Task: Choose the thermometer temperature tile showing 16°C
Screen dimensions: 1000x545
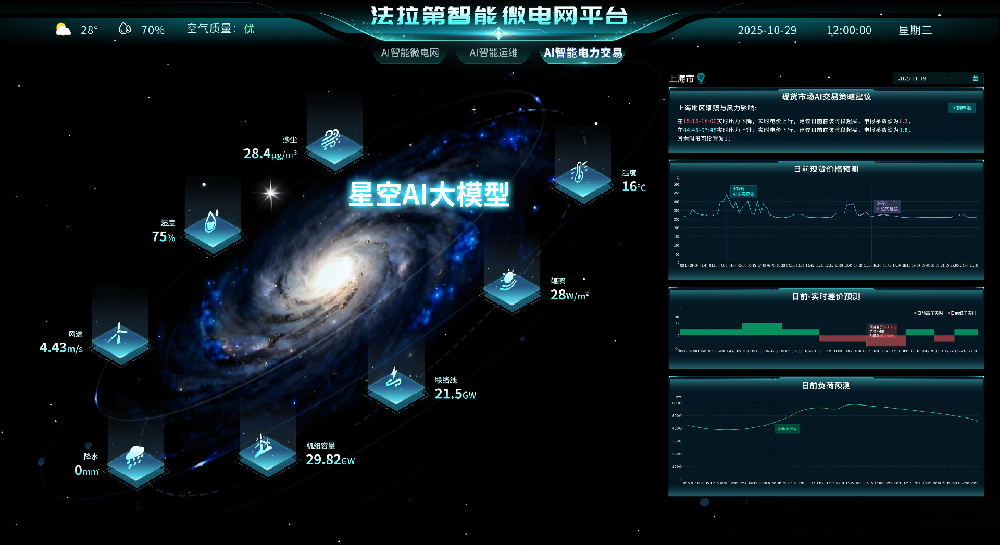Action: (x=582, y=176)
